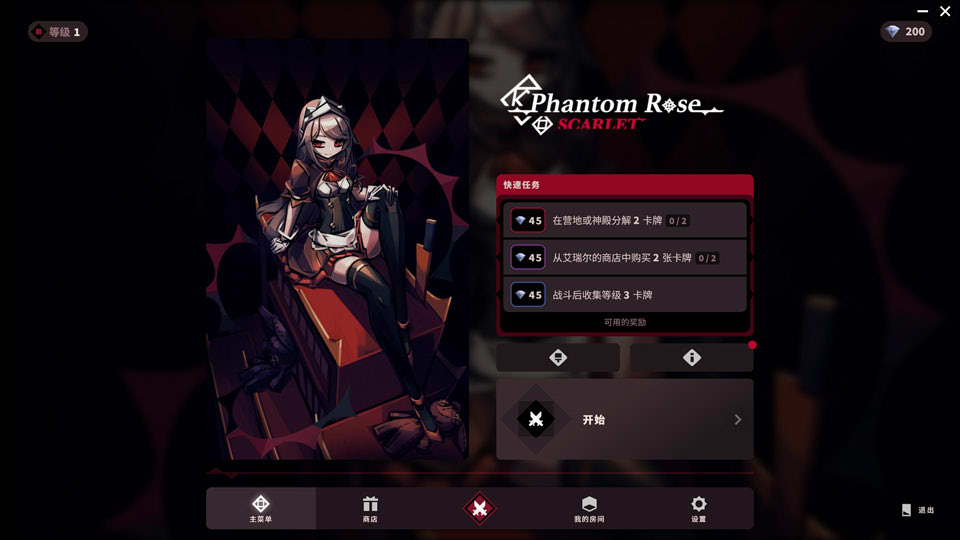Switch to 主菜单 main menu tab

point(260,509)
